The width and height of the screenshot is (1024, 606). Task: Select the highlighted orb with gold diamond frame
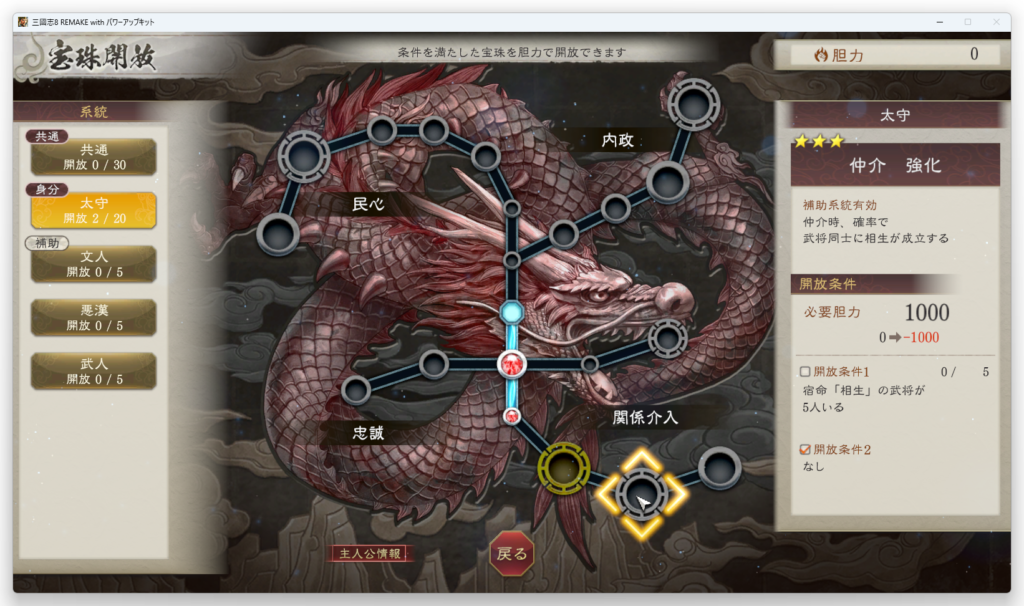(640, 493)
